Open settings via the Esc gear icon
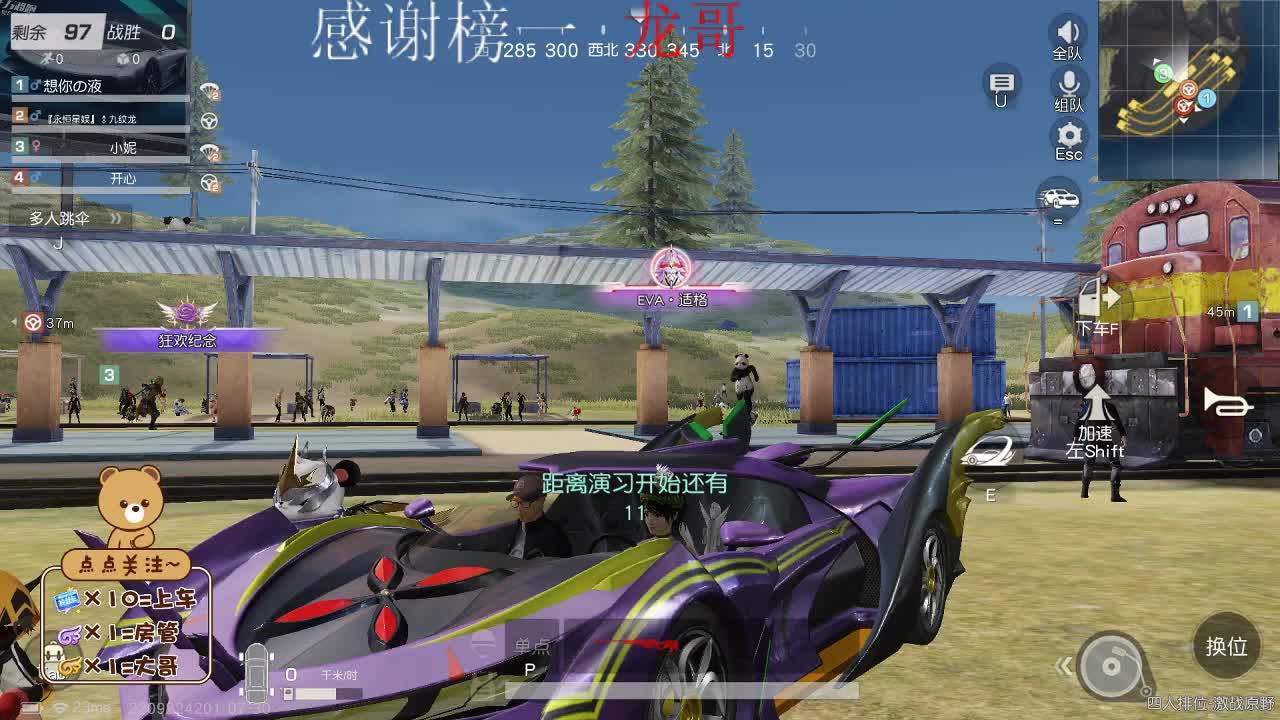Image resolution: width=1280 pixels, height=720 pixels. coord(1068,138)
